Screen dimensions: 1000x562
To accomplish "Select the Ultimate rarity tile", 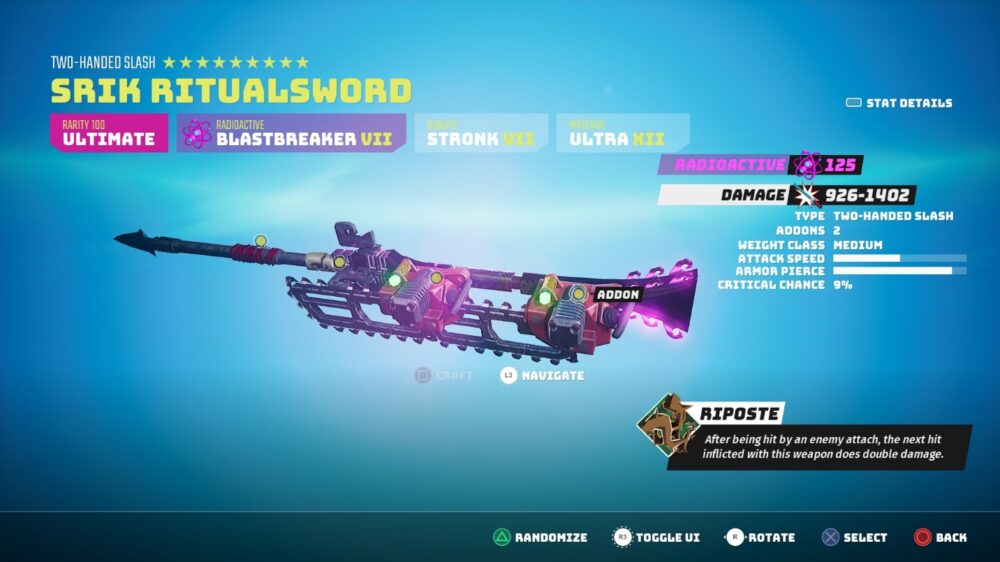I will coord(109,133).
